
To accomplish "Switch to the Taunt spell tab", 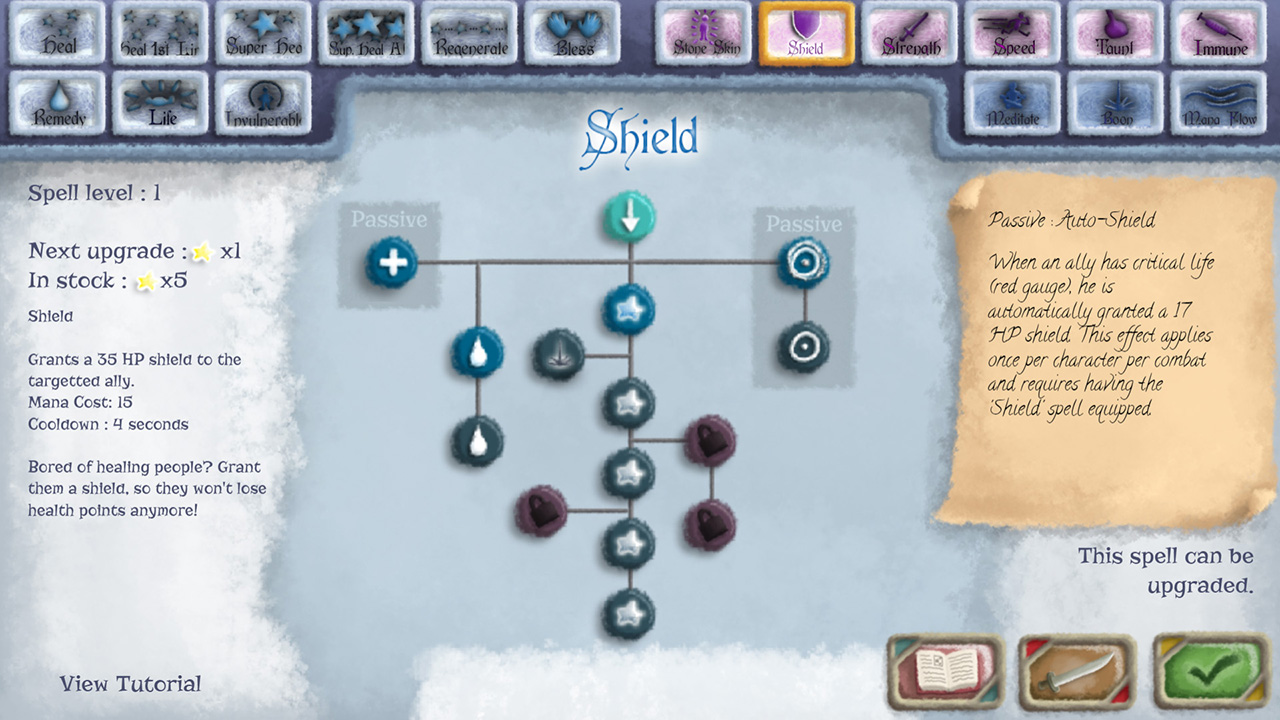I will pos(1115,32).
